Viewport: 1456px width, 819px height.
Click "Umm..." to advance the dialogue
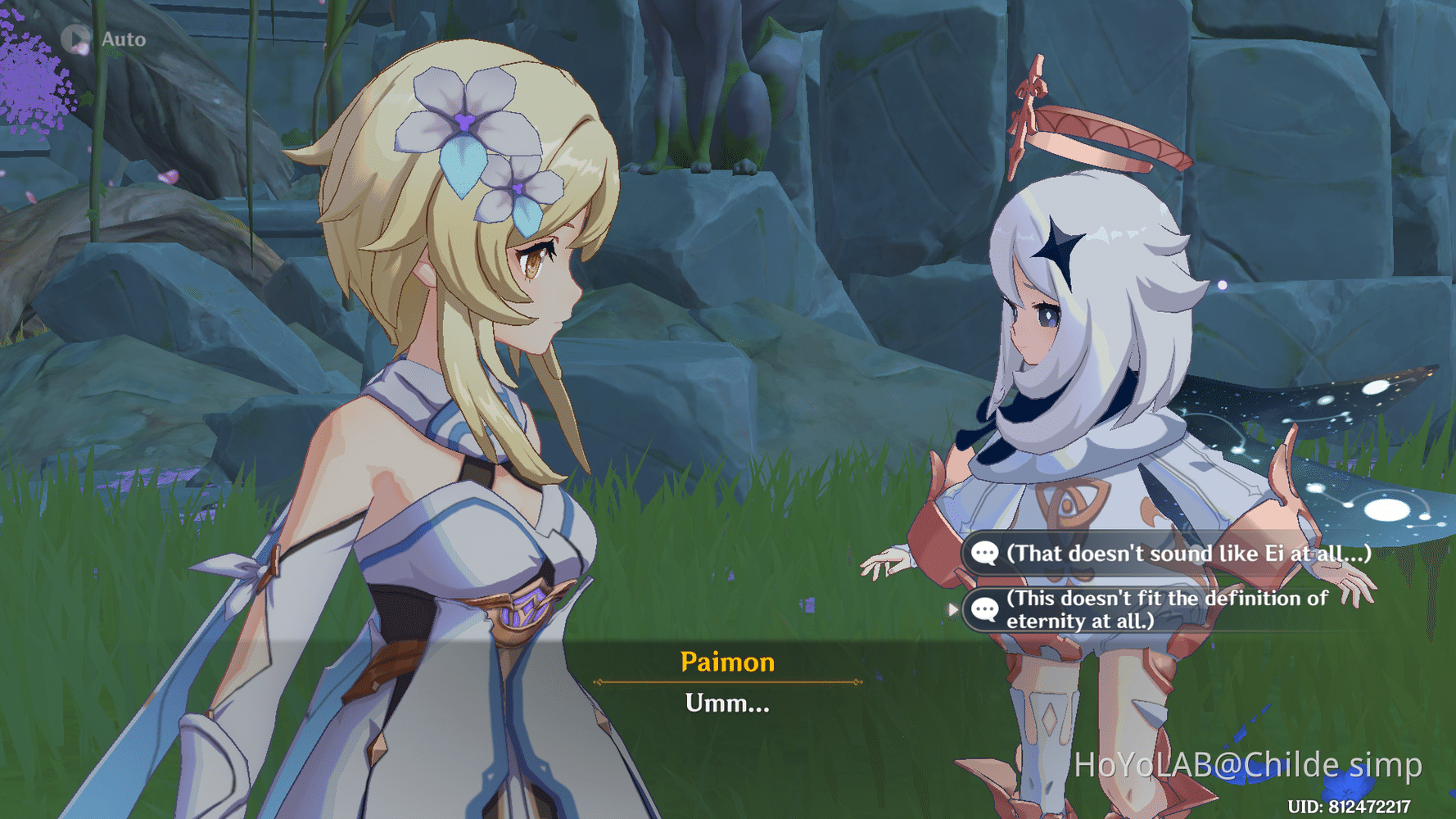point(727,702)
